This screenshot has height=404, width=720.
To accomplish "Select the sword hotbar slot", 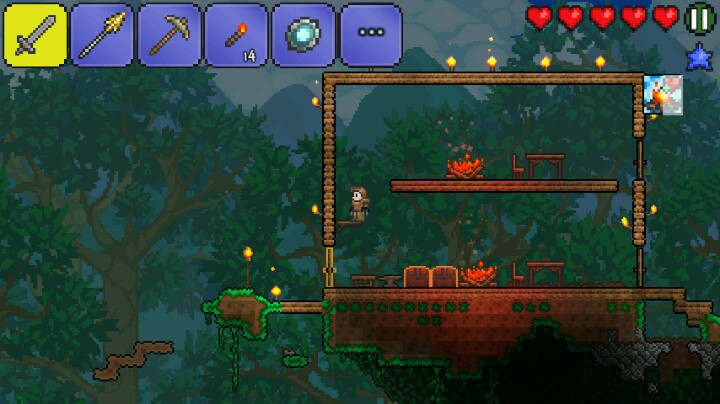I will (x=35, y=35).
